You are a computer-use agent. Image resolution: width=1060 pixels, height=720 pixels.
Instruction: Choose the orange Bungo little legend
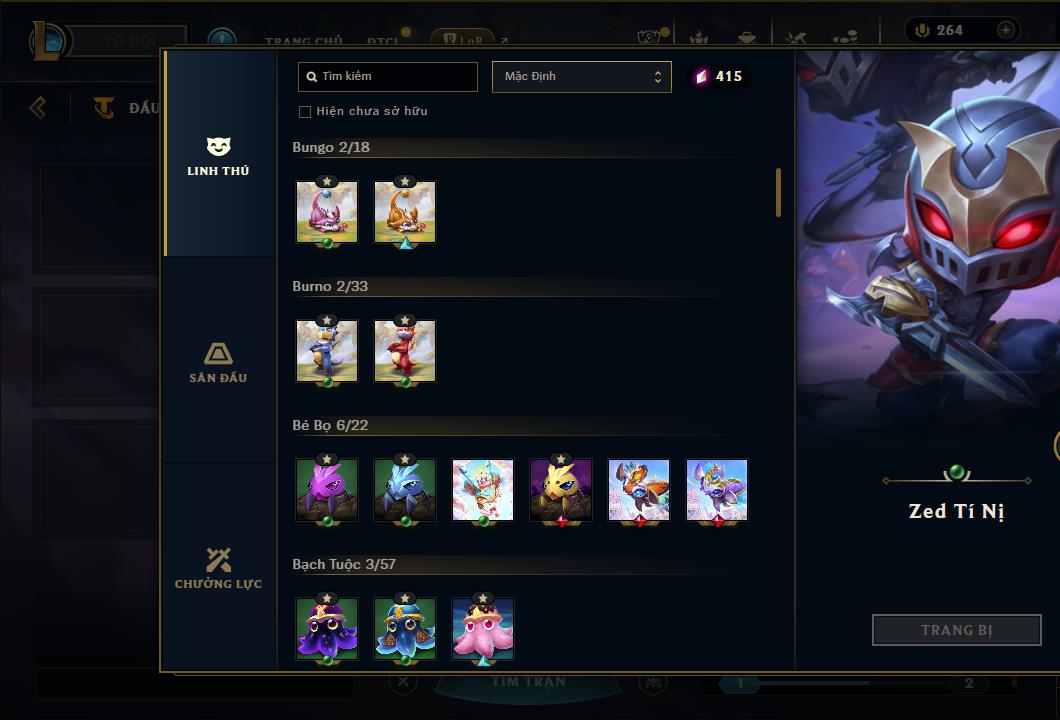[x=405, y=212]
